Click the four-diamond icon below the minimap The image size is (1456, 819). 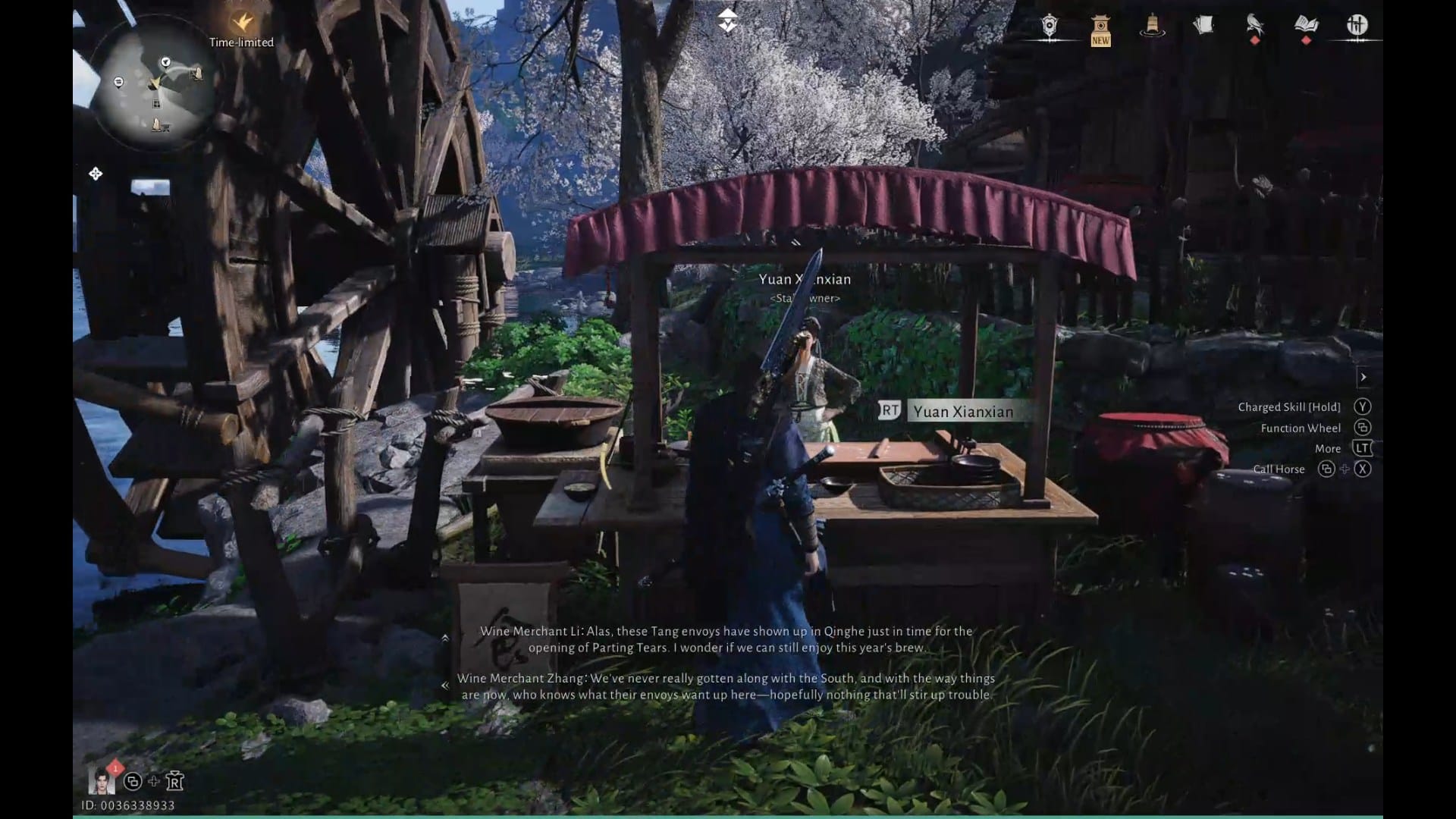(96, 174)
